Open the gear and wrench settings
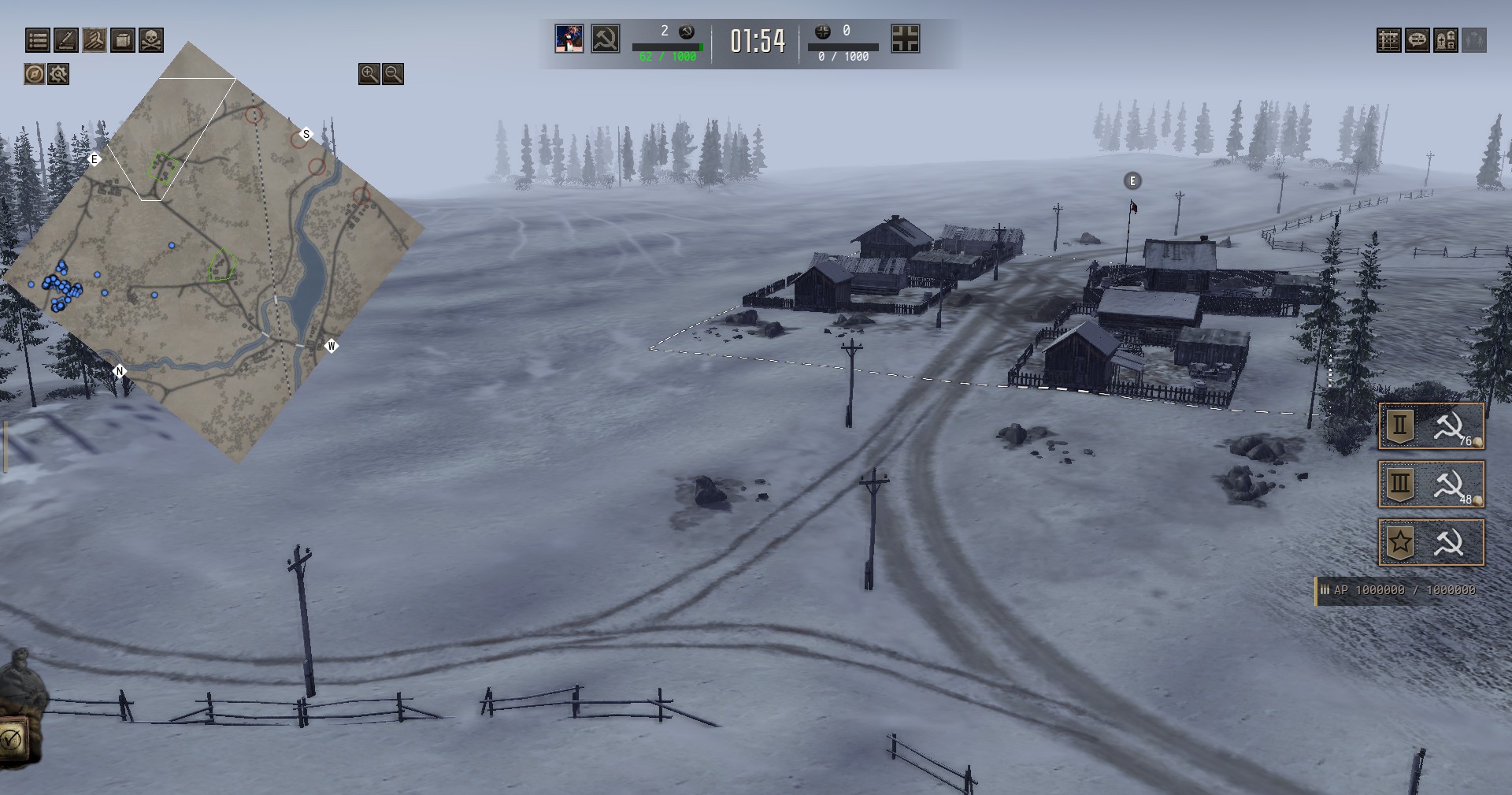 click(58, 74)
